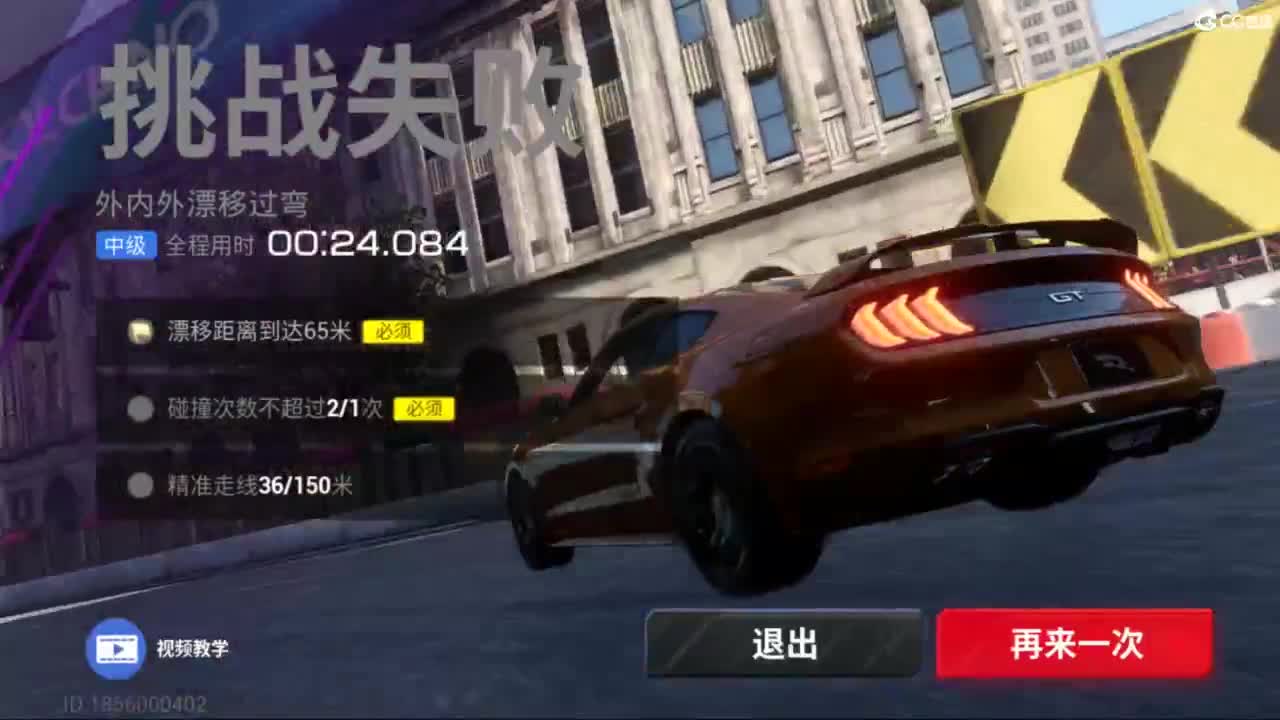Select the gray circle beside 碰撞次数 objective
This screenshot has width=1280, height=720.
141,409
